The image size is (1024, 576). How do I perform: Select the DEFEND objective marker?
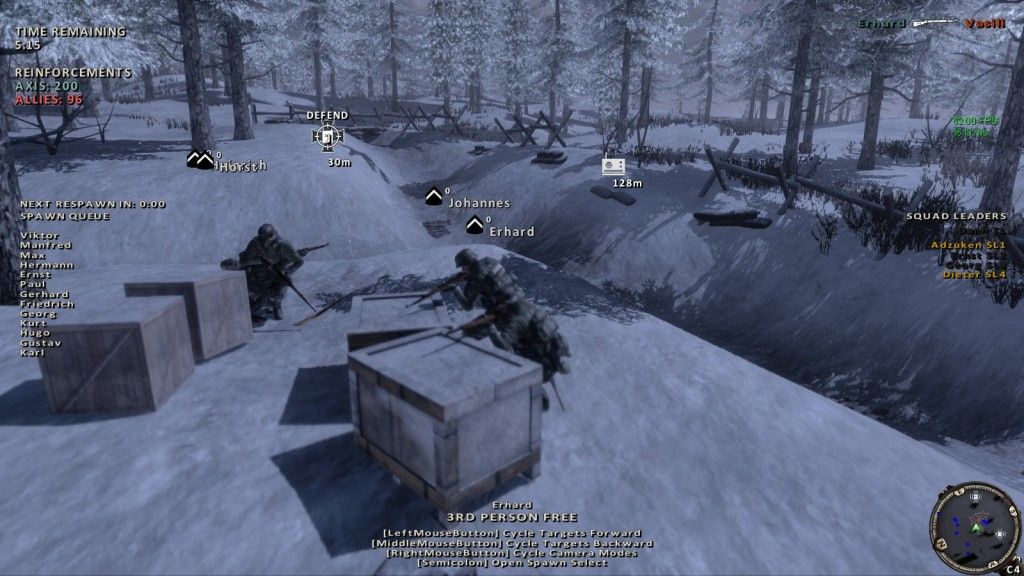pyautogui.click(x=328, y=135)
